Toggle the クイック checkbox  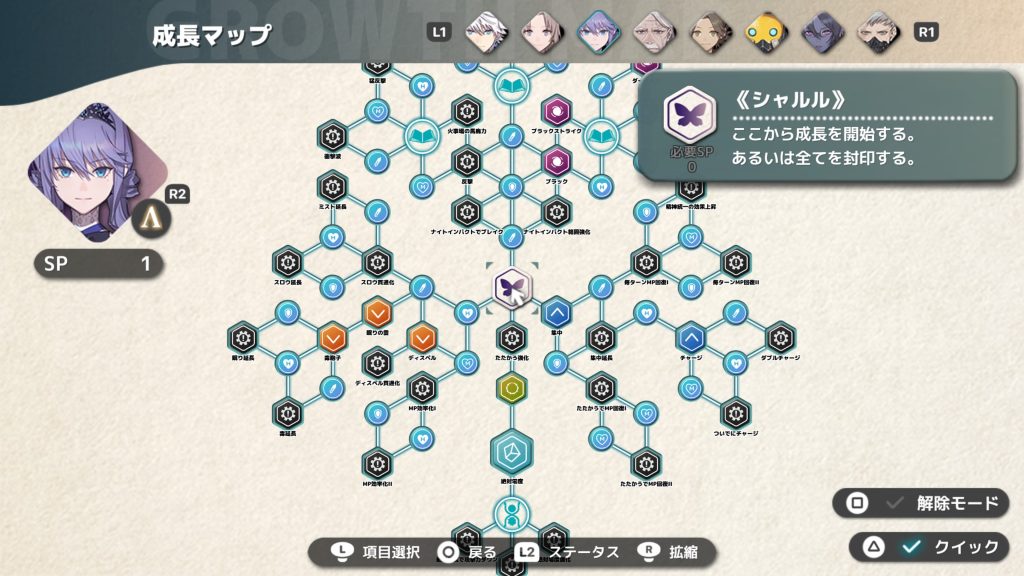(x=910, y=546)
